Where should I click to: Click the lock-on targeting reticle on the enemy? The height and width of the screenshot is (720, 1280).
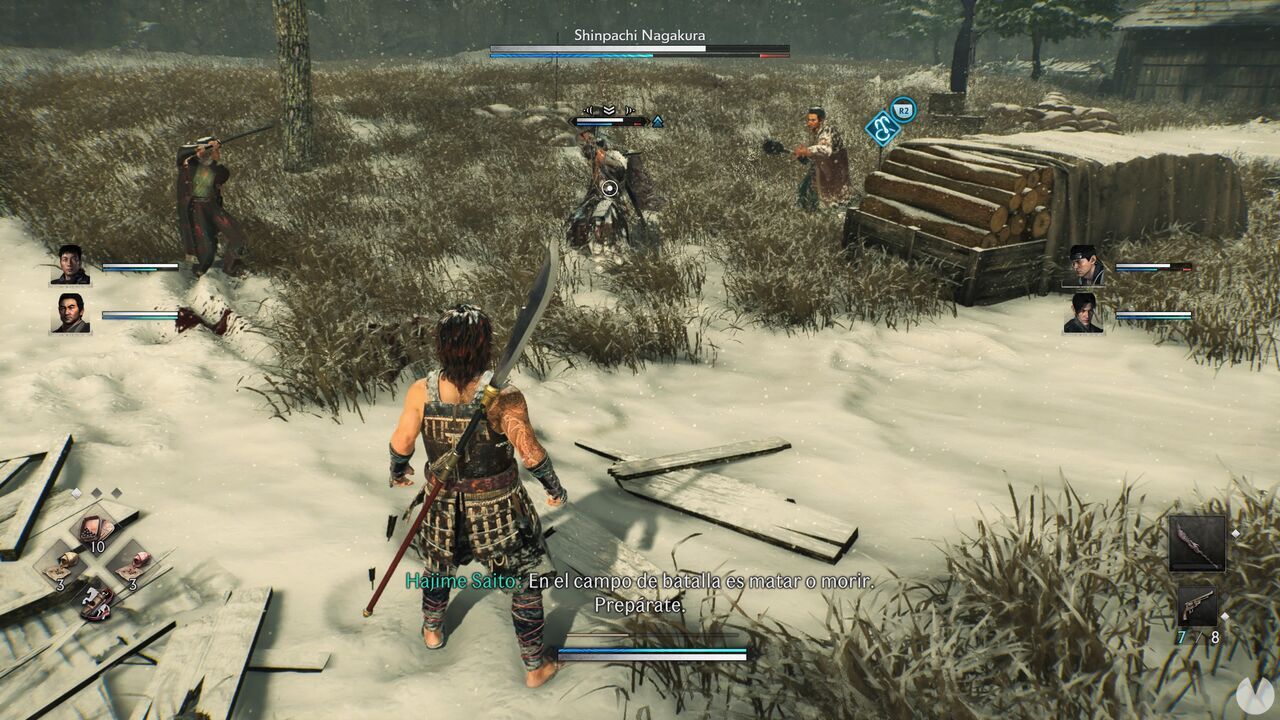pyautogui.click(x=609, y=187)
